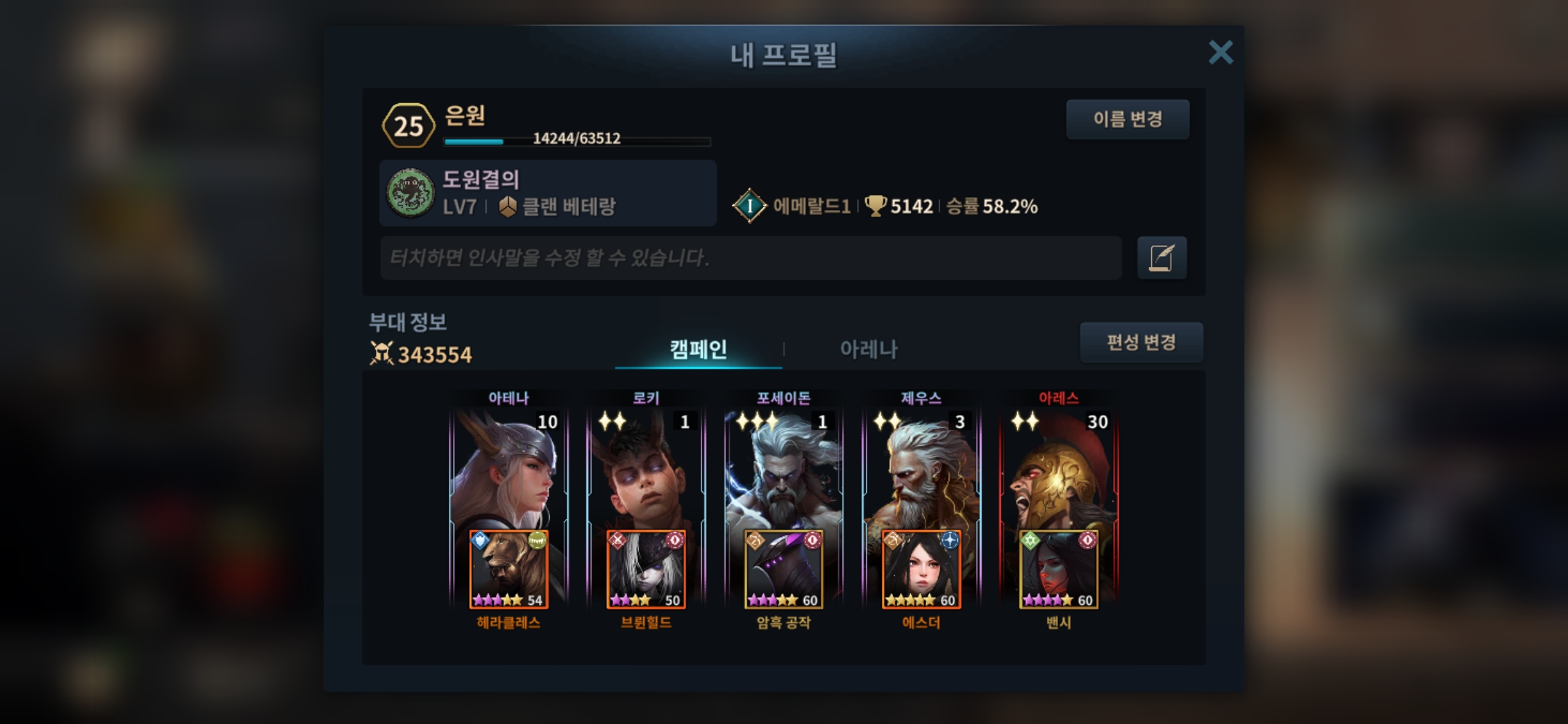Choose the 헤라클레스 hero portrait
The height and width of the screenshot is (724, 1568).
509,570
